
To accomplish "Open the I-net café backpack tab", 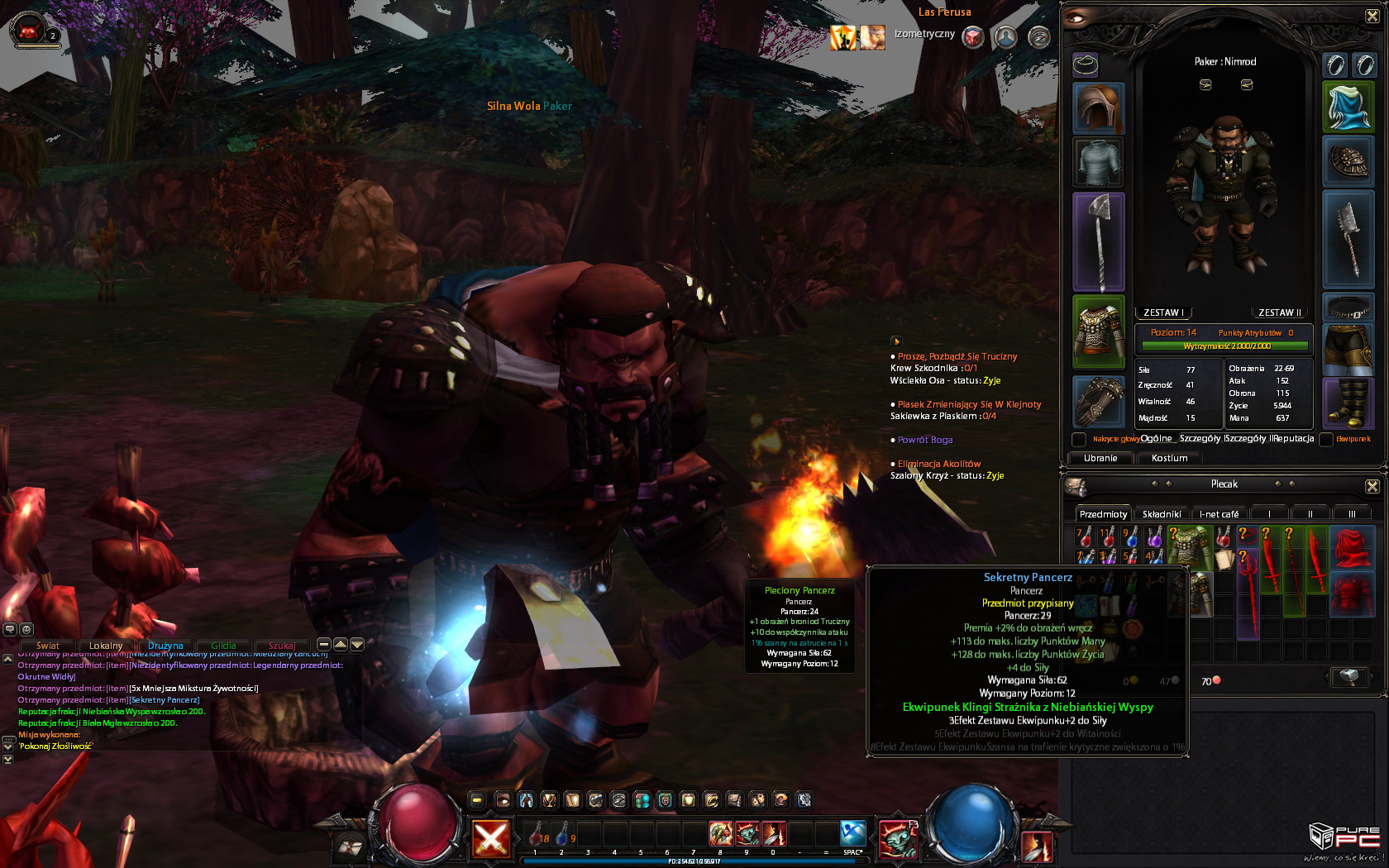I will (1219, 514).
